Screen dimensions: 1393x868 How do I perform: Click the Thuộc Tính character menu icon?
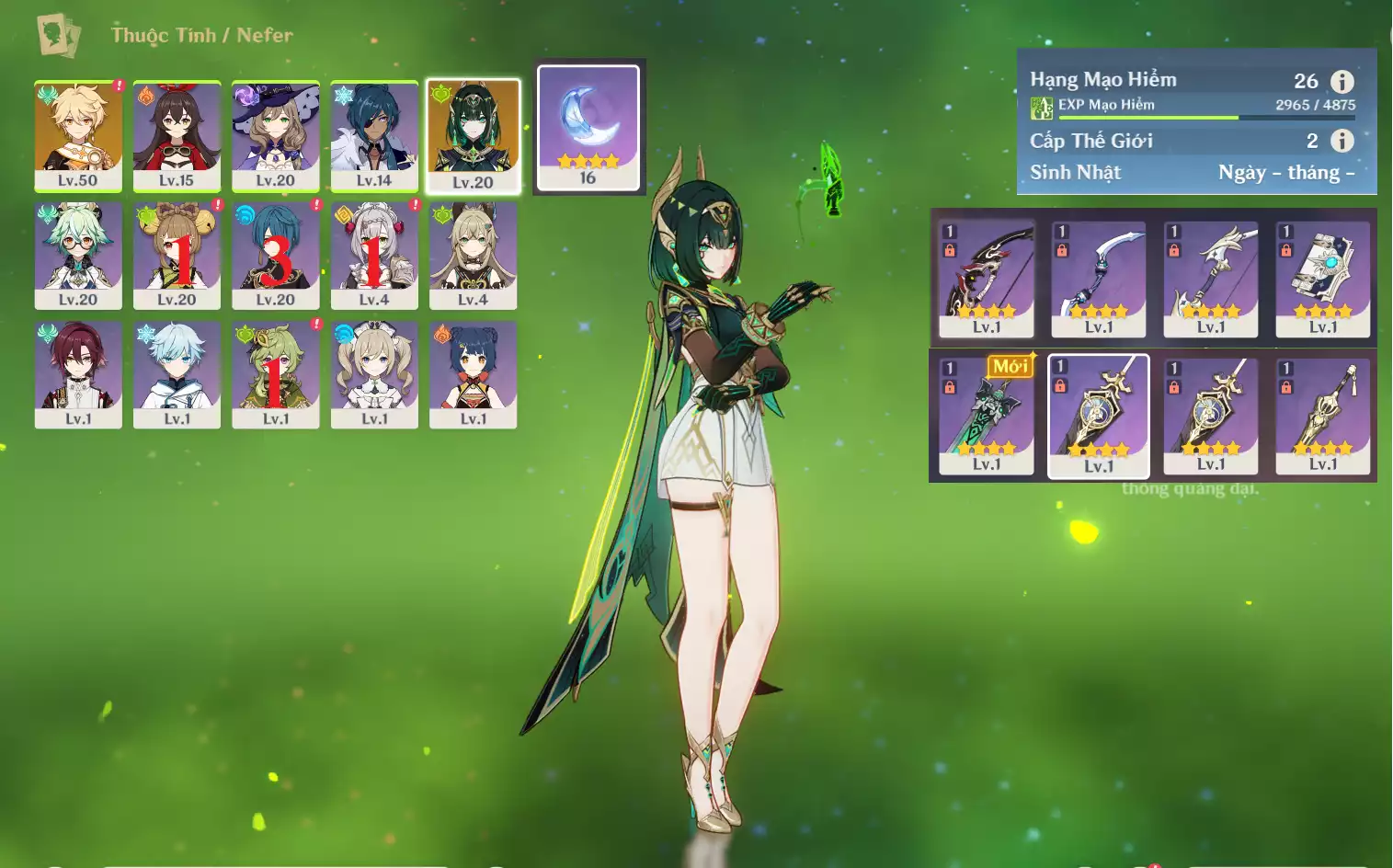pos(59,35)
